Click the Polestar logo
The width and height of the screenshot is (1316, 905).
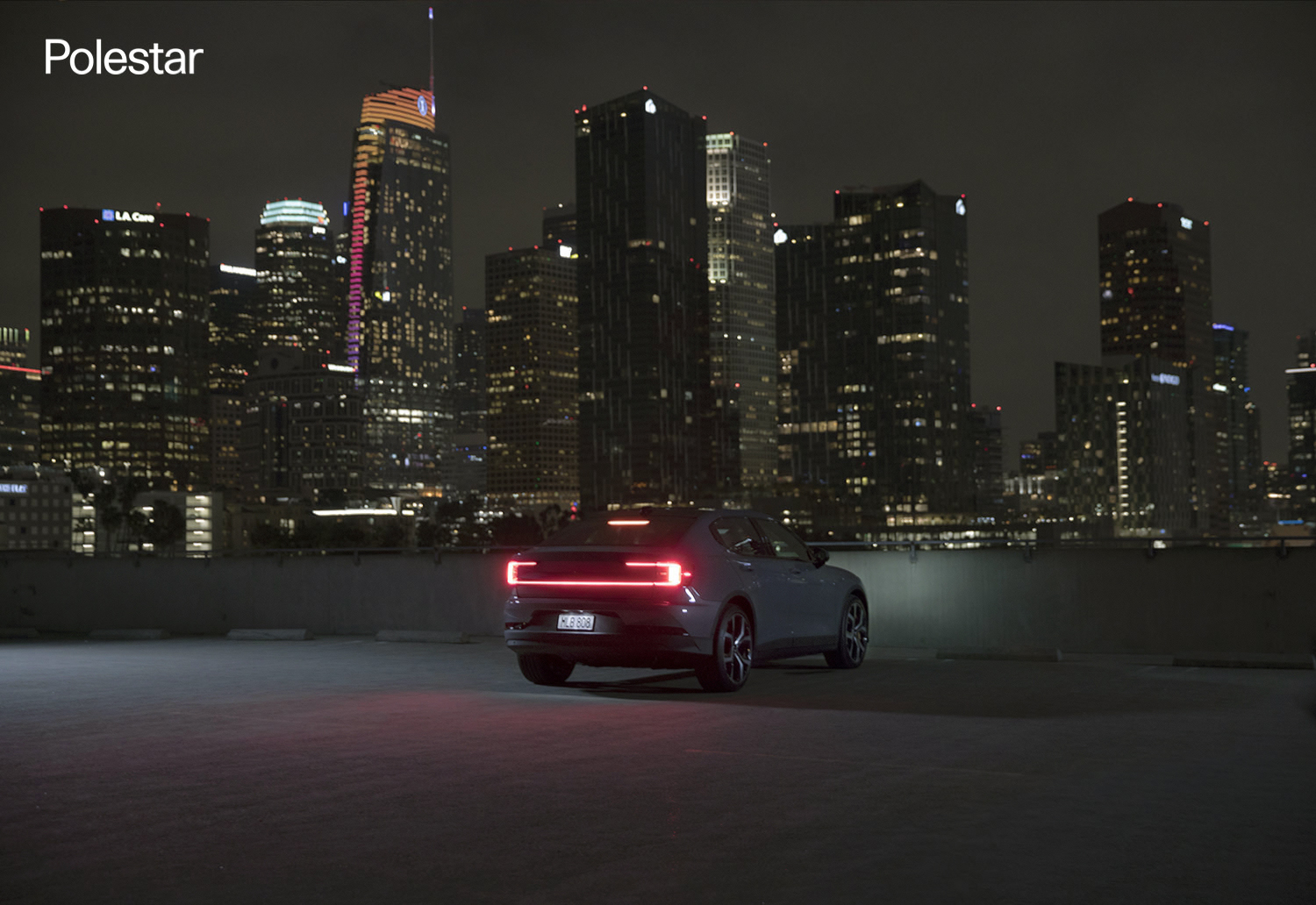123,58
